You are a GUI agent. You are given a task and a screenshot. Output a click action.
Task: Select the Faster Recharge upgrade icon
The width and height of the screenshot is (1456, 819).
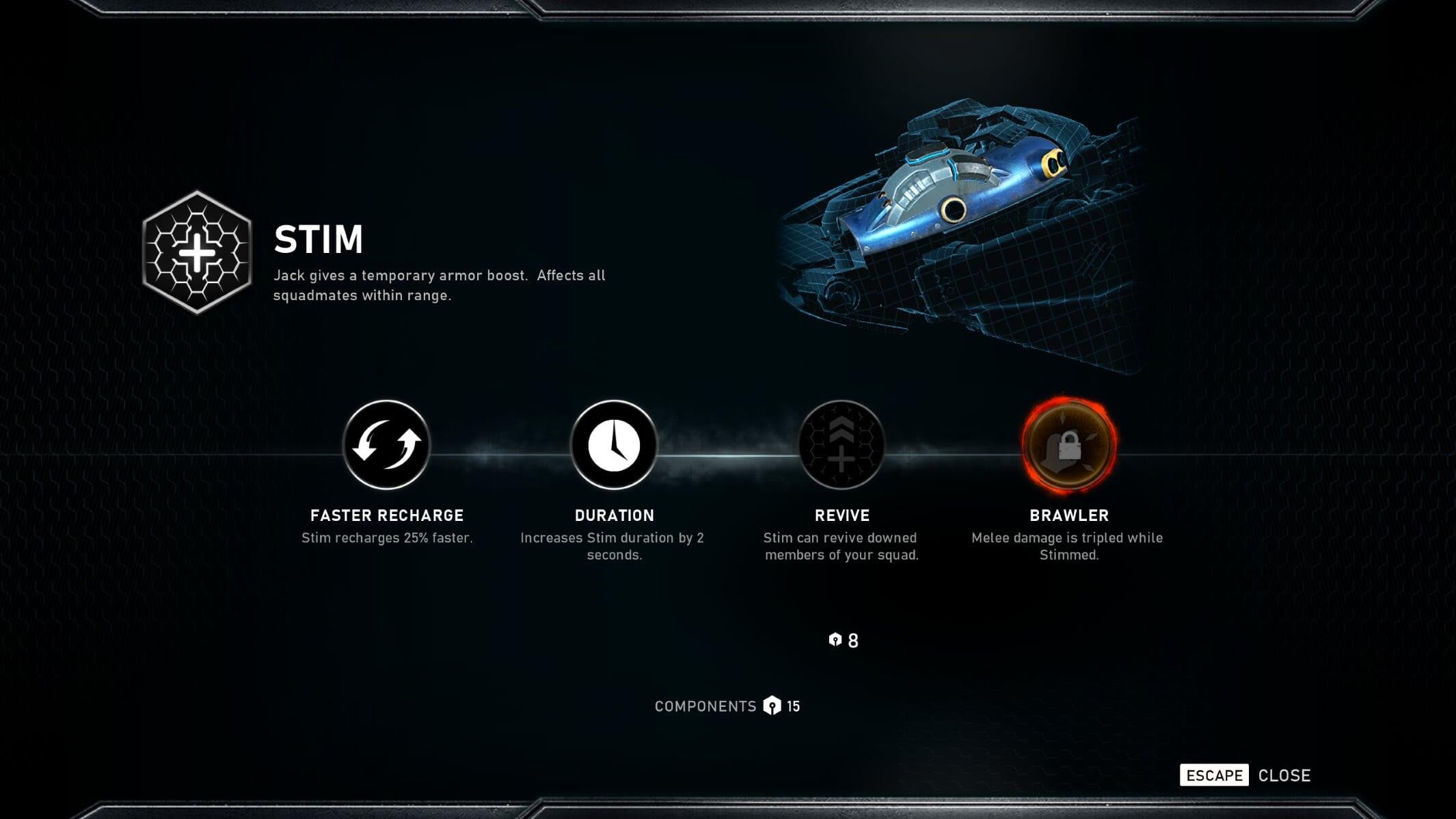386,445
